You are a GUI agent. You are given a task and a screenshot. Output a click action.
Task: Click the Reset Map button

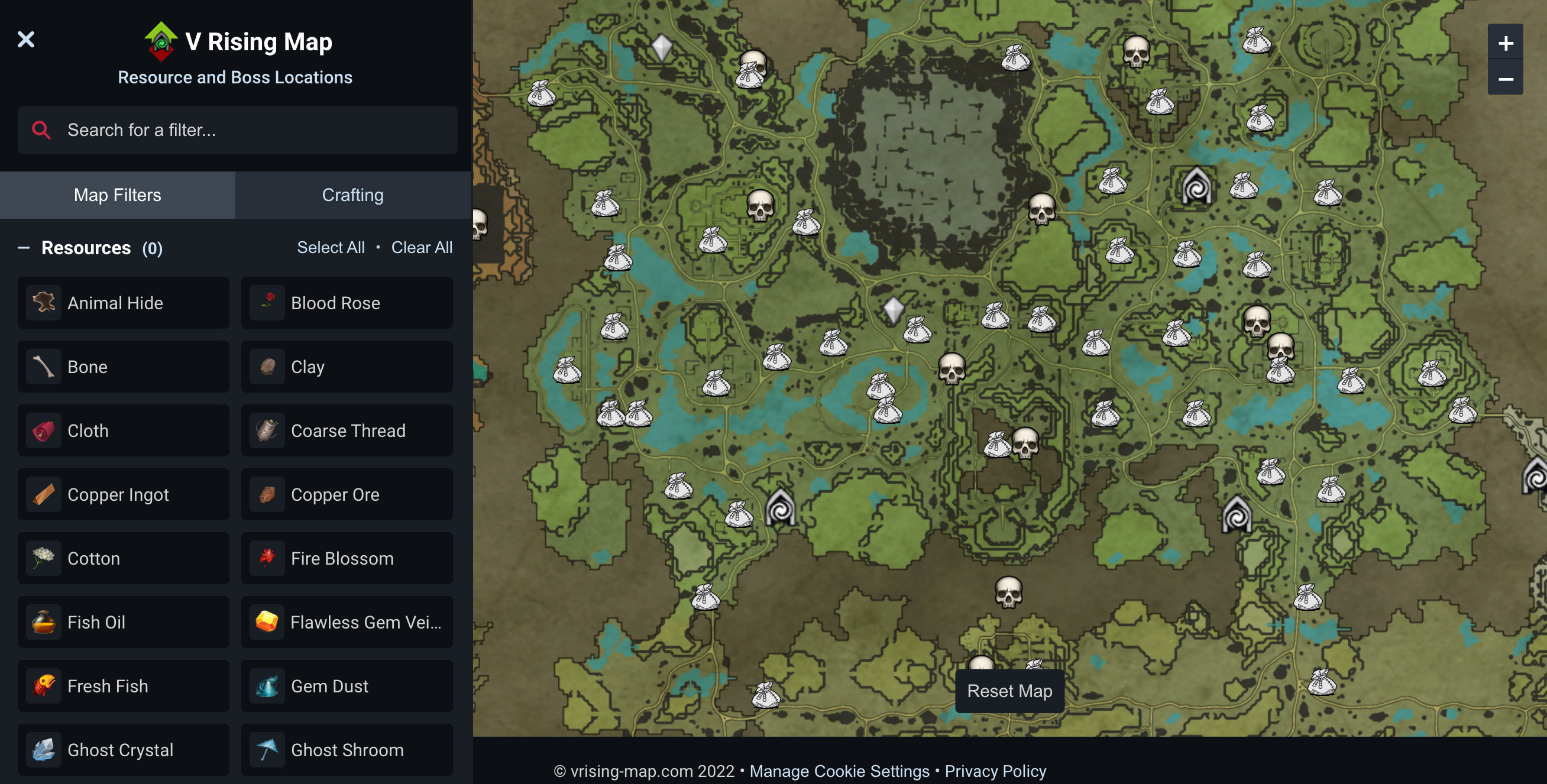(1009, 691)
